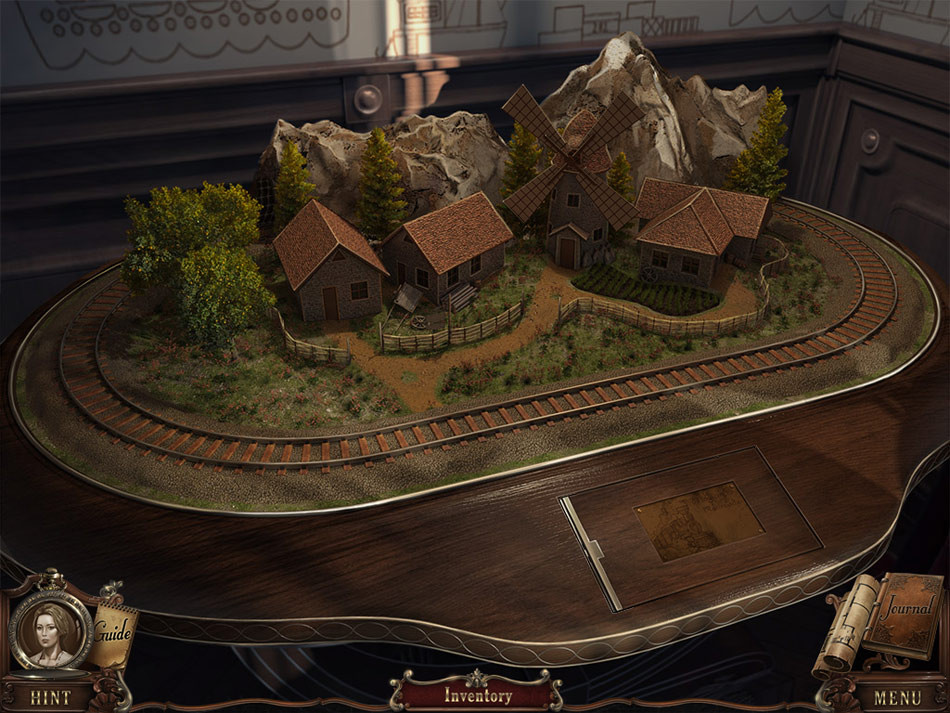Select the woman's portrait hint medallion
The height and width of the screenshot is (713, 950).
pos(50,630)
